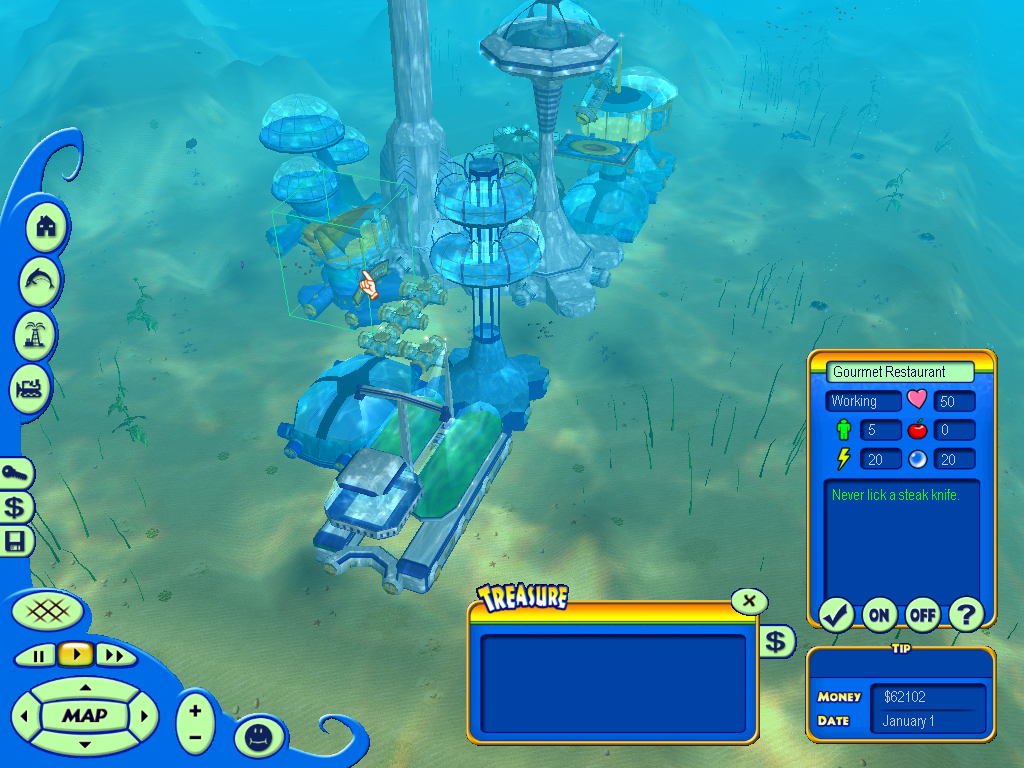
Task: Select the bulldozer demolish tool
Action: (31, 389)
